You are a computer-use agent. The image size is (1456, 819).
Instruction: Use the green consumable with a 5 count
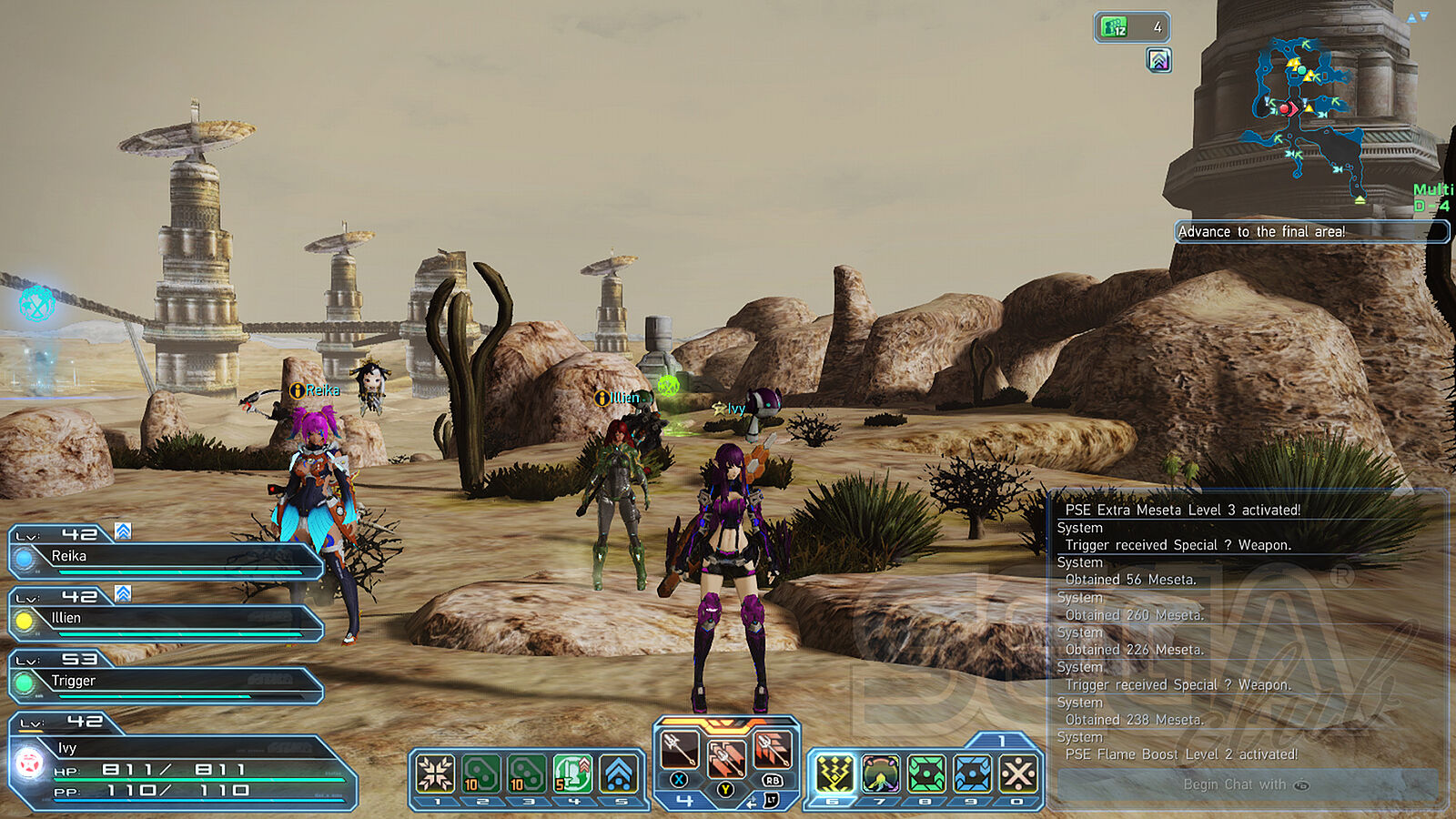[x=572, y=774]
